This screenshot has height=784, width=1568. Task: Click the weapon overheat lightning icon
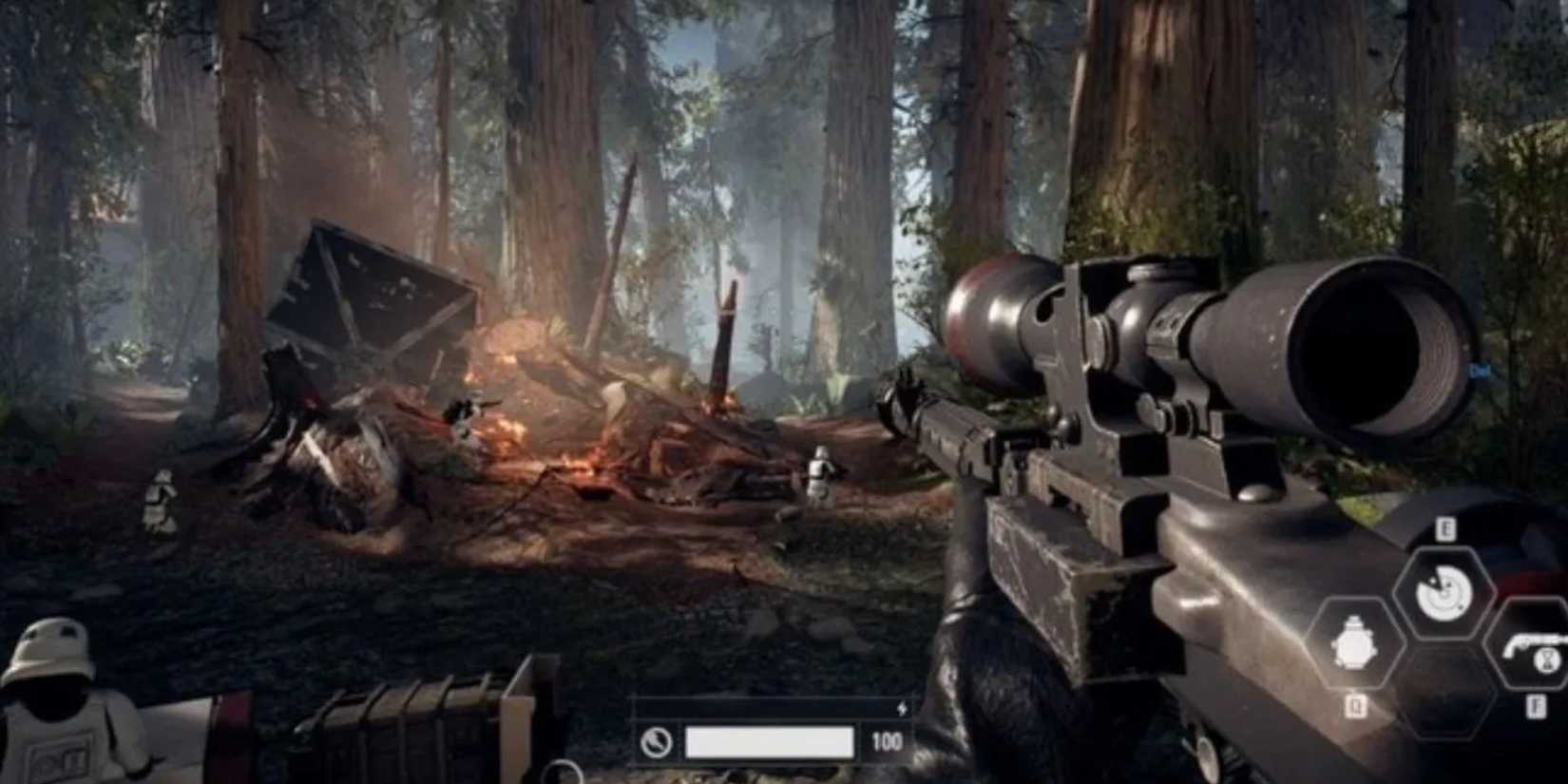(902, 709)
